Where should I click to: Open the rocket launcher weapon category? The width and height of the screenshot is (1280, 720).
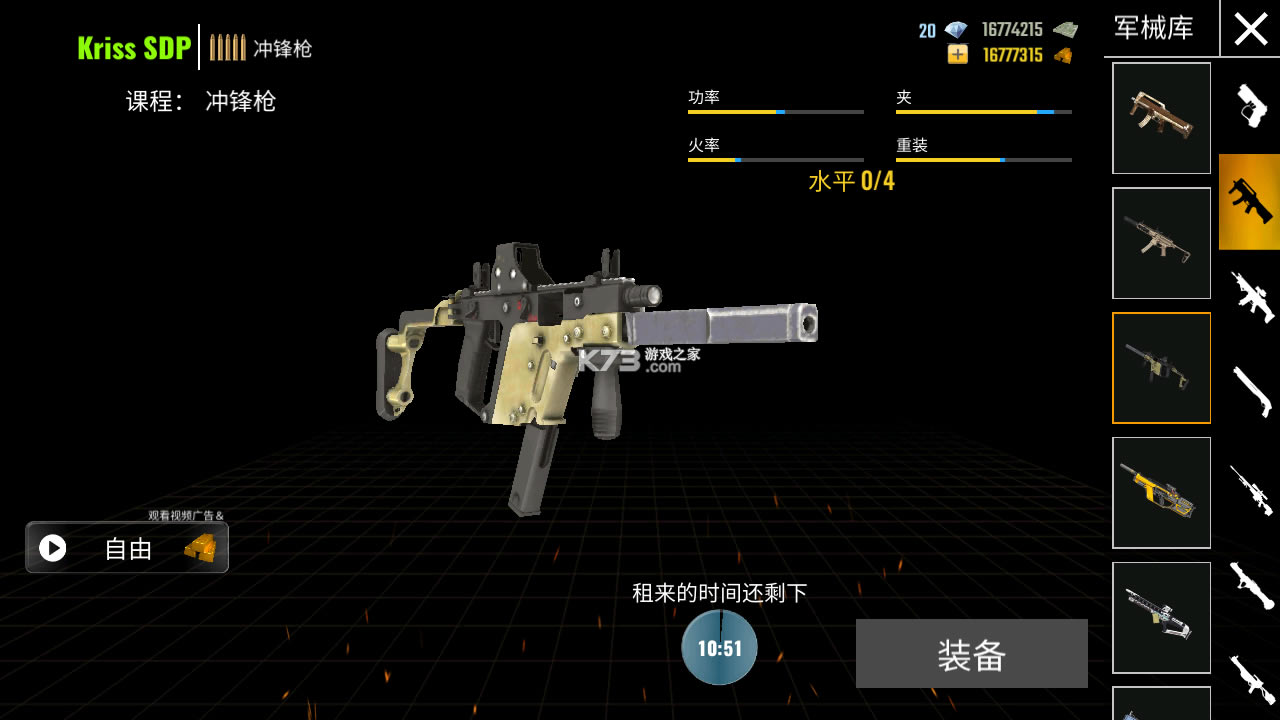click(1250, 585)
